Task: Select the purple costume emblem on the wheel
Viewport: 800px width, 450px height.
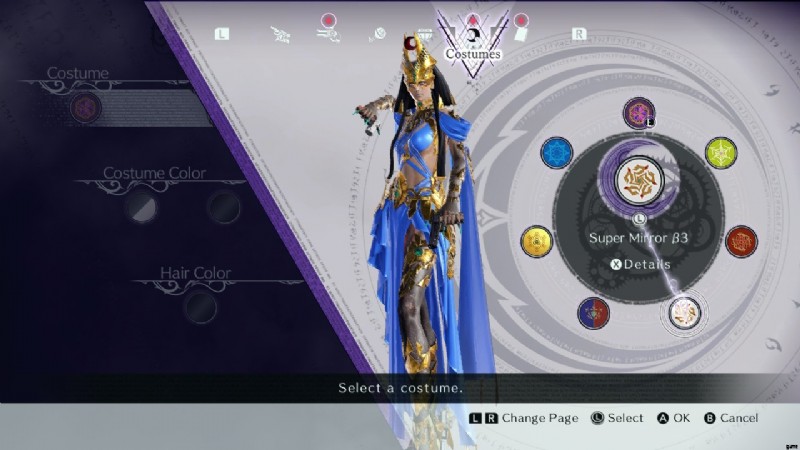Action: 638,112
